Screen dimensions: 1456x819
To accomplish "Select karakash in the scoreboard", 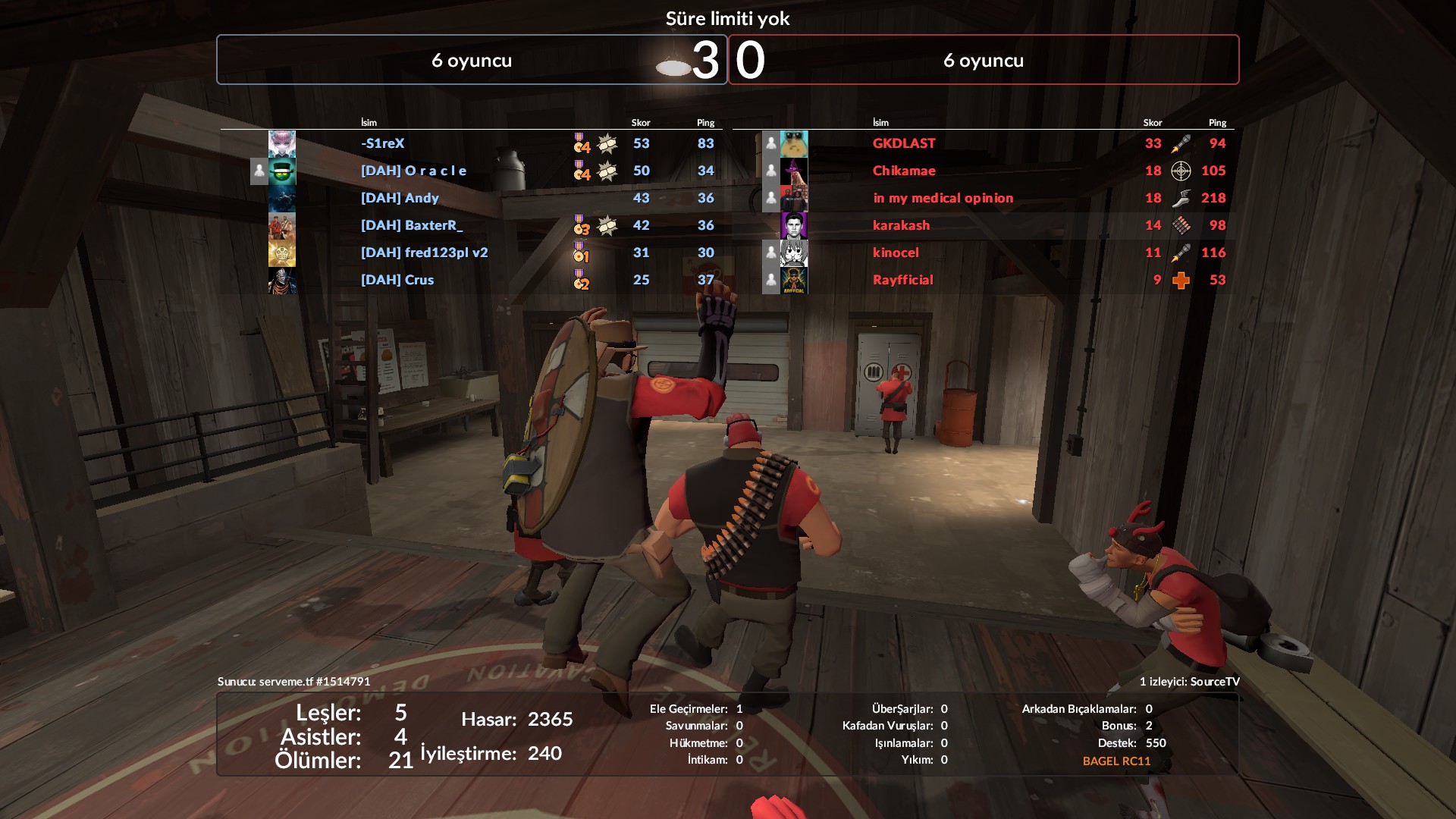I will tap(901, 225).
